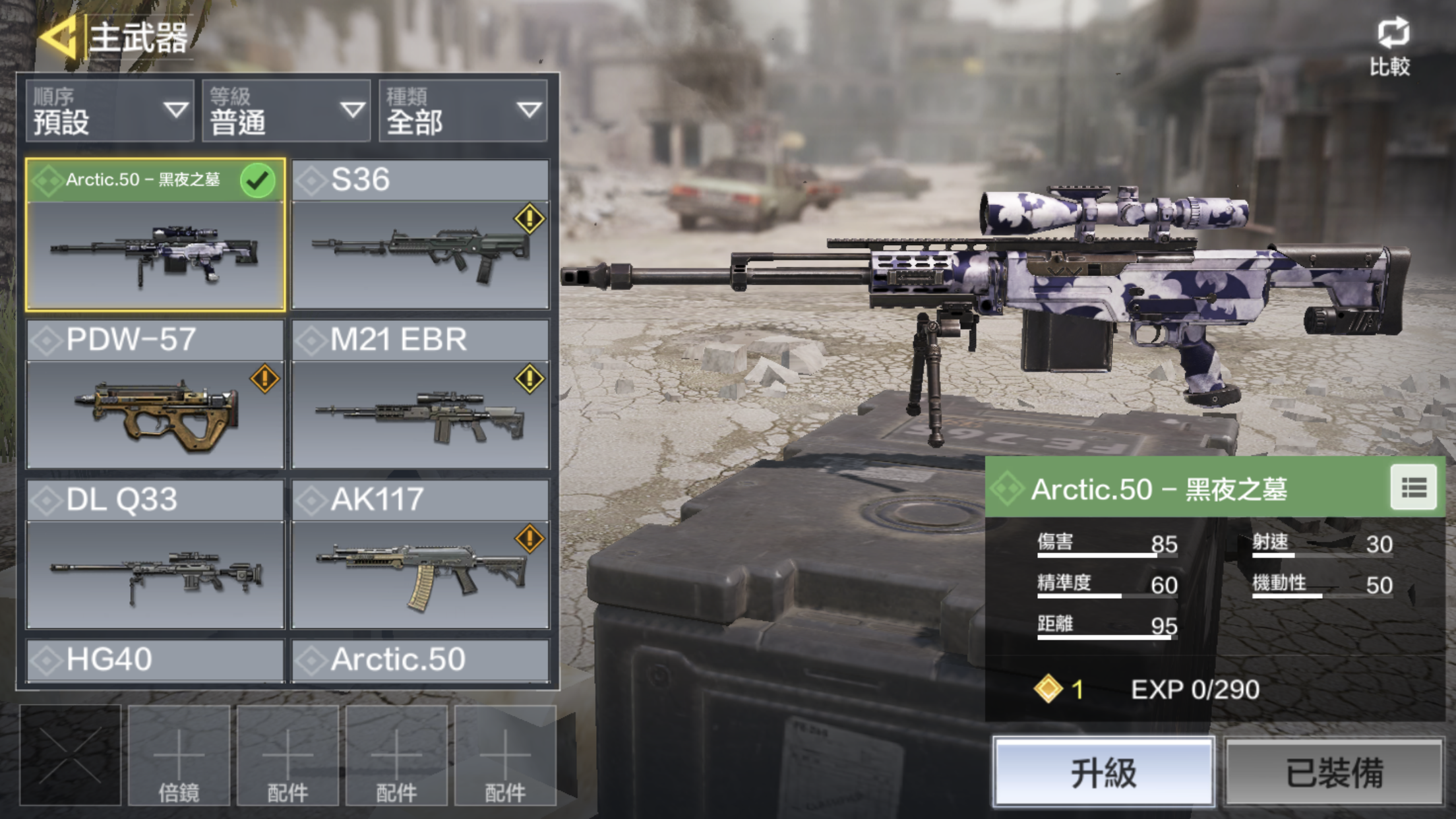This screenshot has width=1456, height=819.
Task: Open the 種類 weapon type dropdown
Action: (x=463, y=111)
